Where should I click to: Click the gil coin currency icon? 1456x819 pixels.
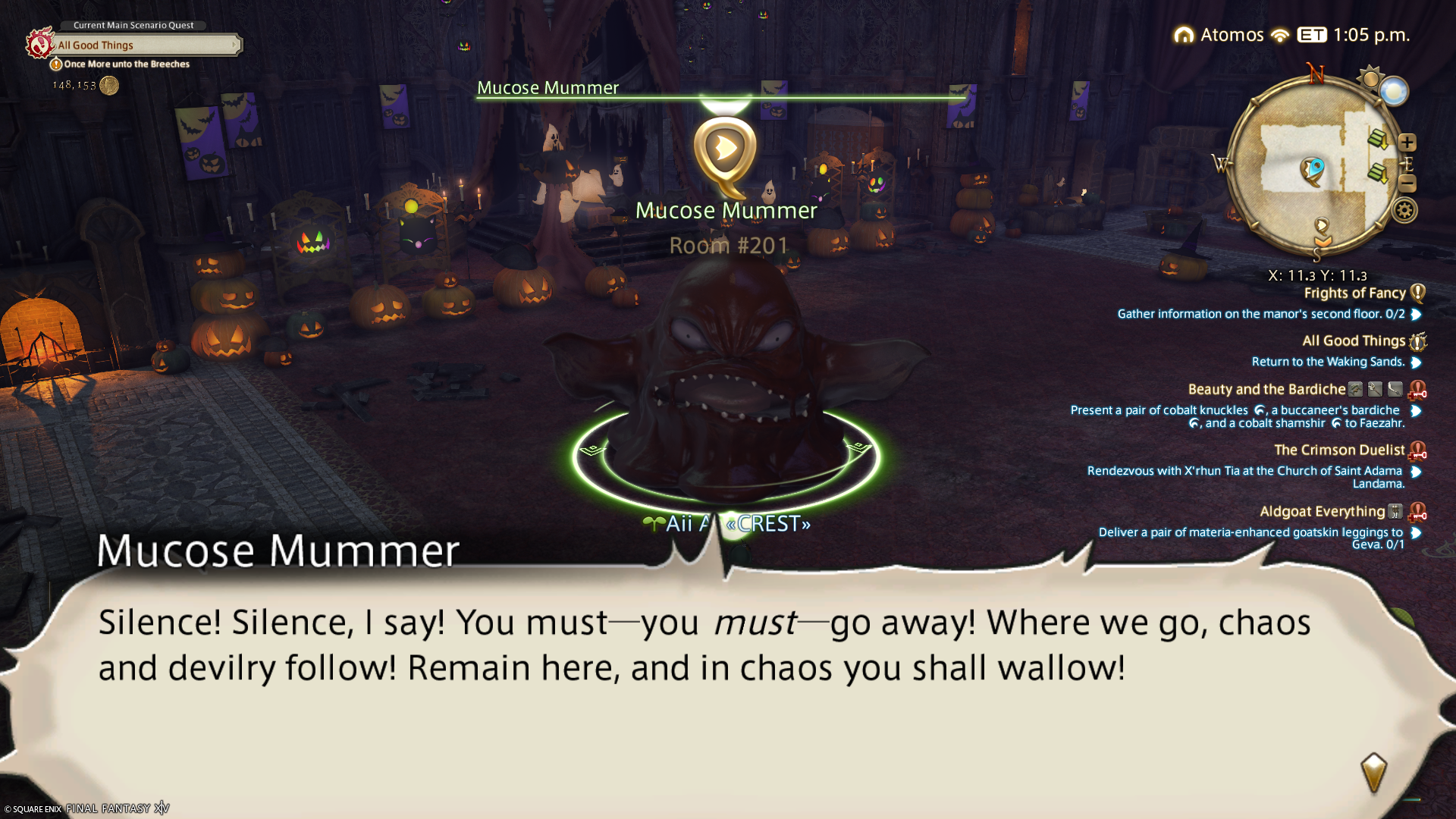109,86
